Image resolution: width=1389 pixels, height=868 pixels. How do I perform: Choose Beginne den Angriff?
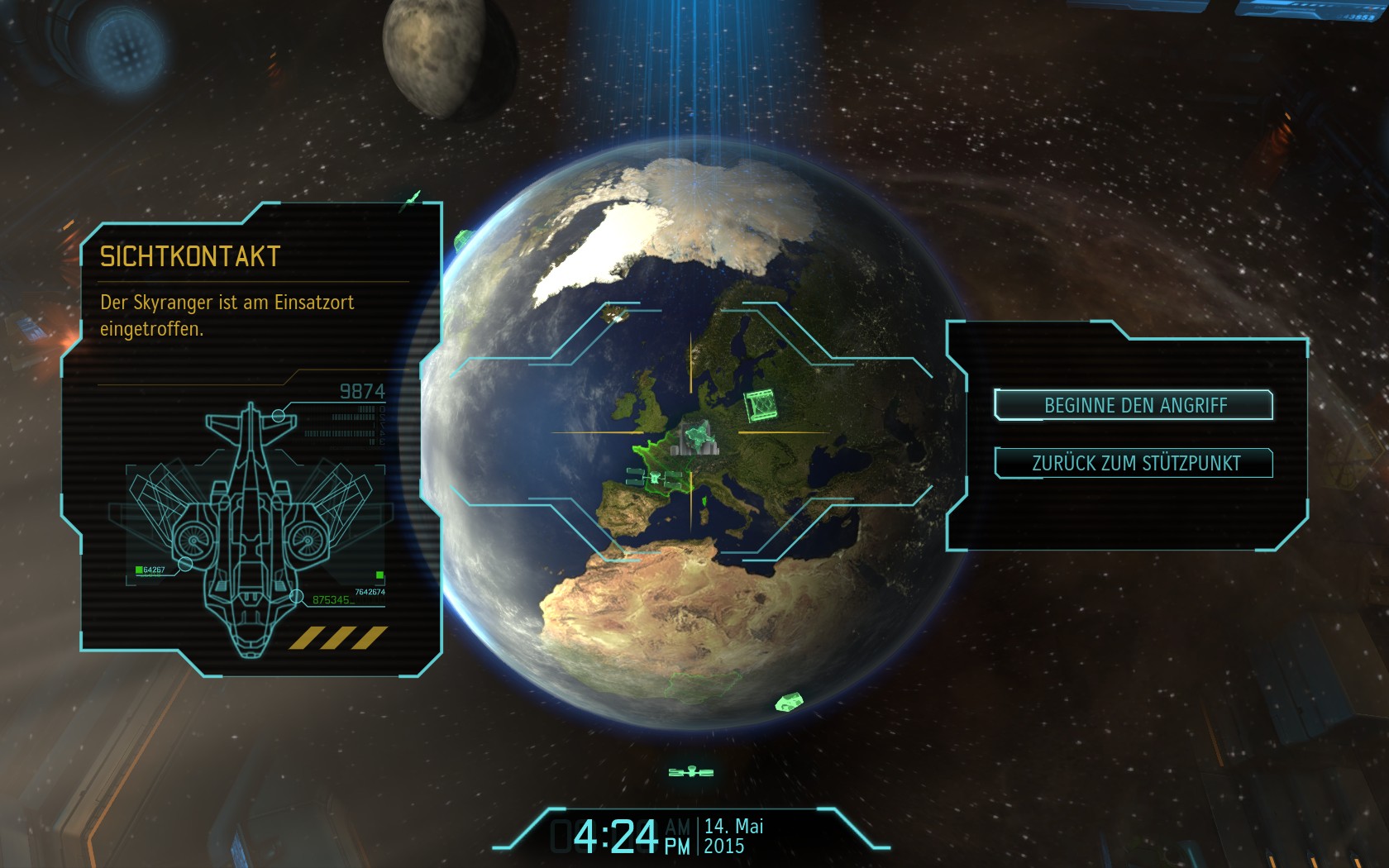tap(1134, 405)
